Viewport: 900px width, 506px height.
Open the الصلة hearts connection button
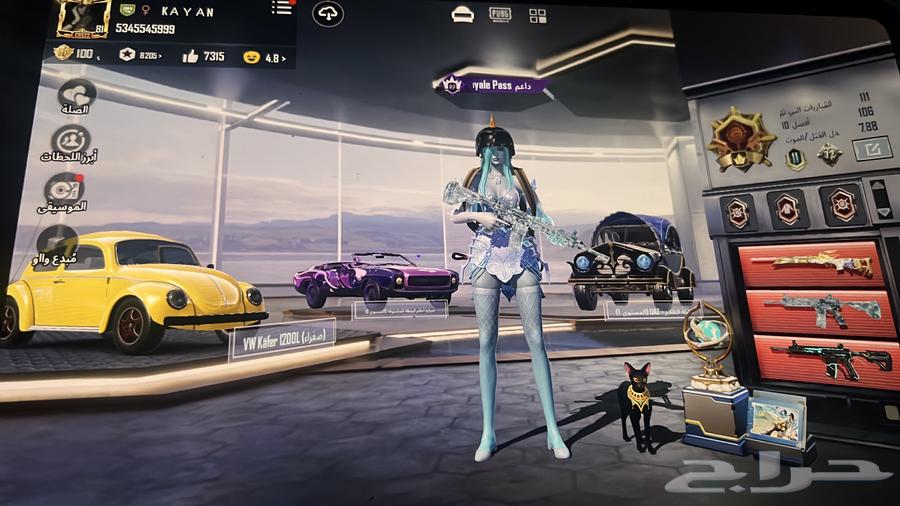point(75,96)
